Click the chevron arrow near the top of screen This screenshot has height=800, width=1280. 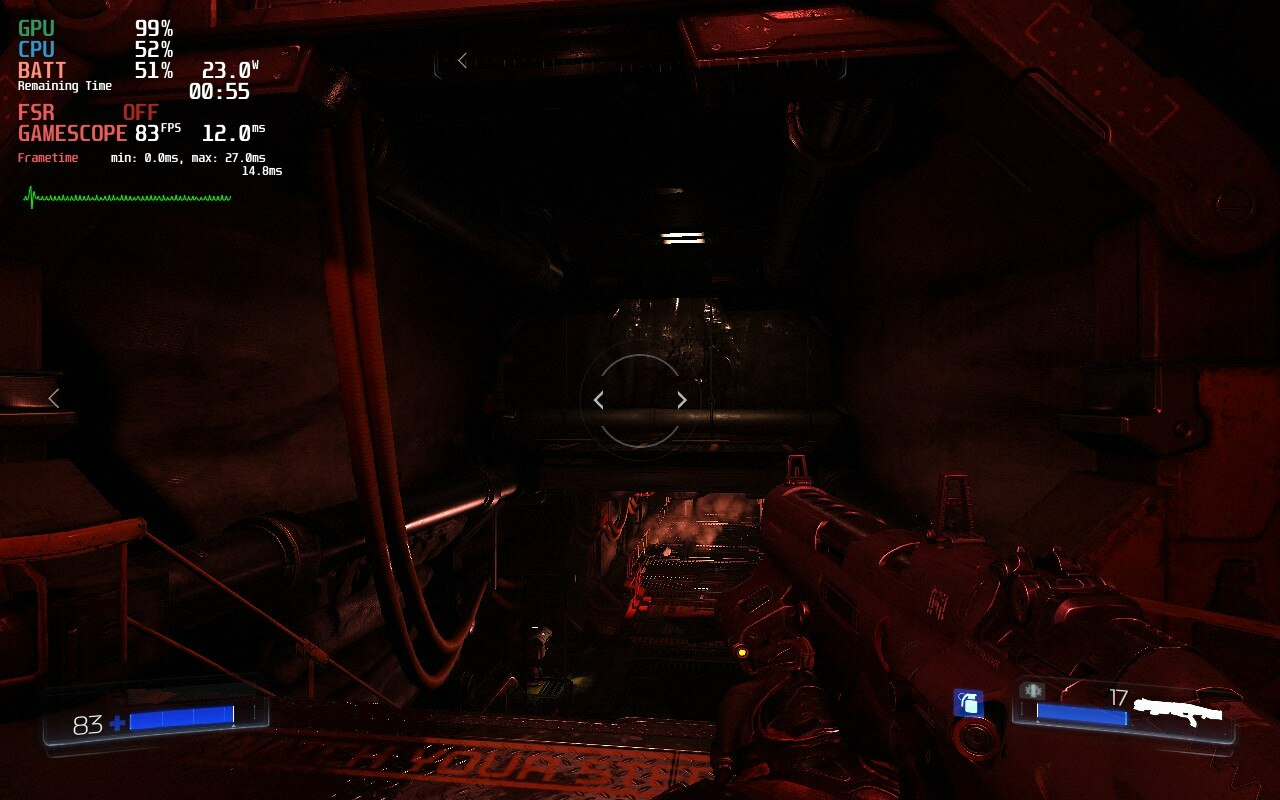[x=460, y=60]
